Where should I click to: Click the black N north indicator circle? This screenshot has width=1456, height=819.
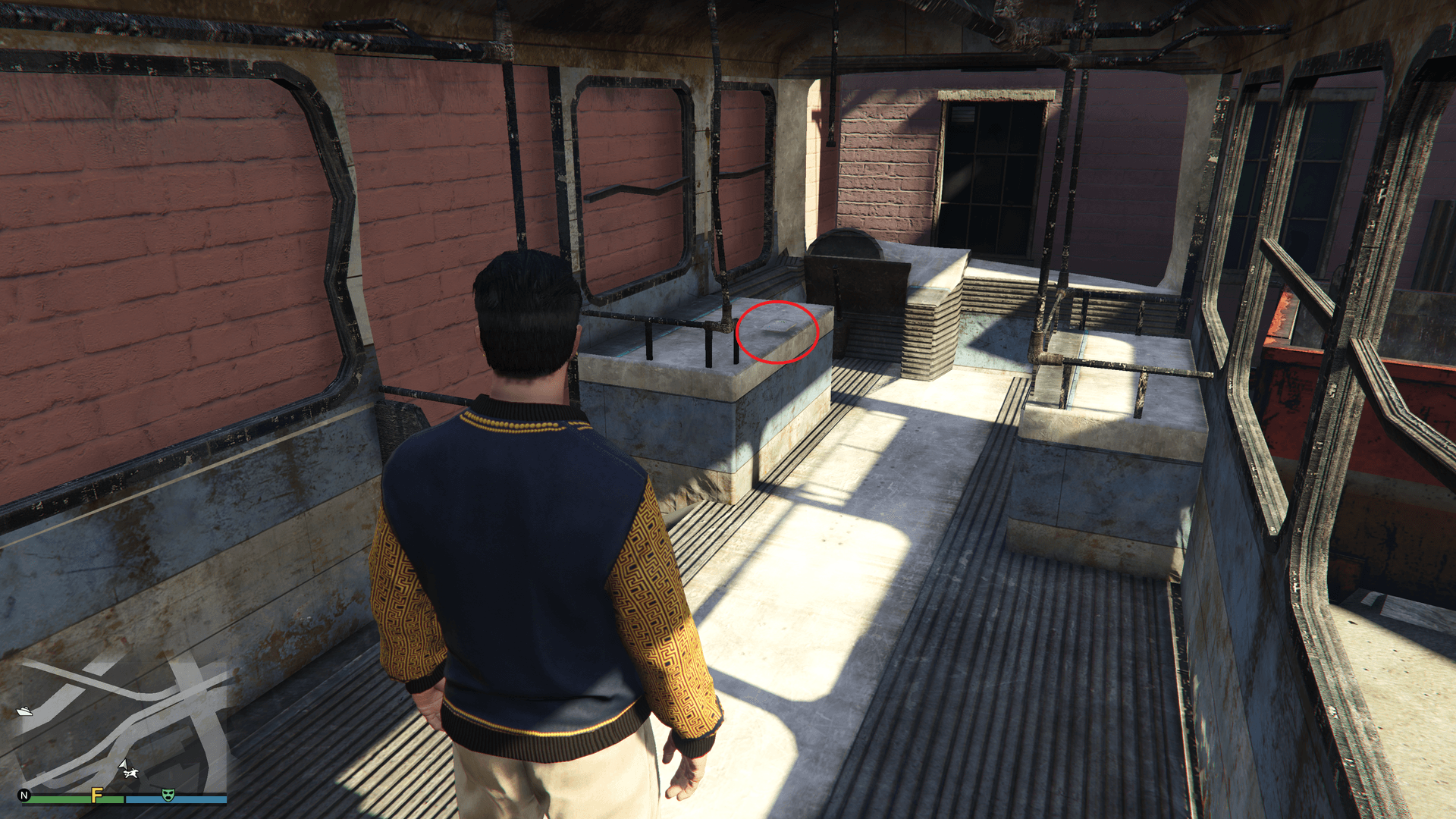[x=24, y=795]
